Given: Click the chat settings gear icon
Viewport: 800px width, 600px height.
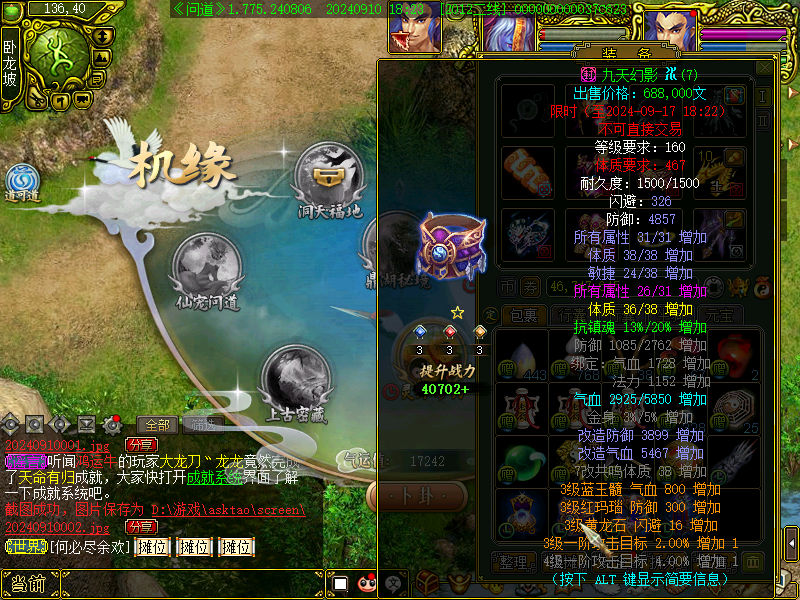Looking at the screenshot, I should [x=112, y=424].
